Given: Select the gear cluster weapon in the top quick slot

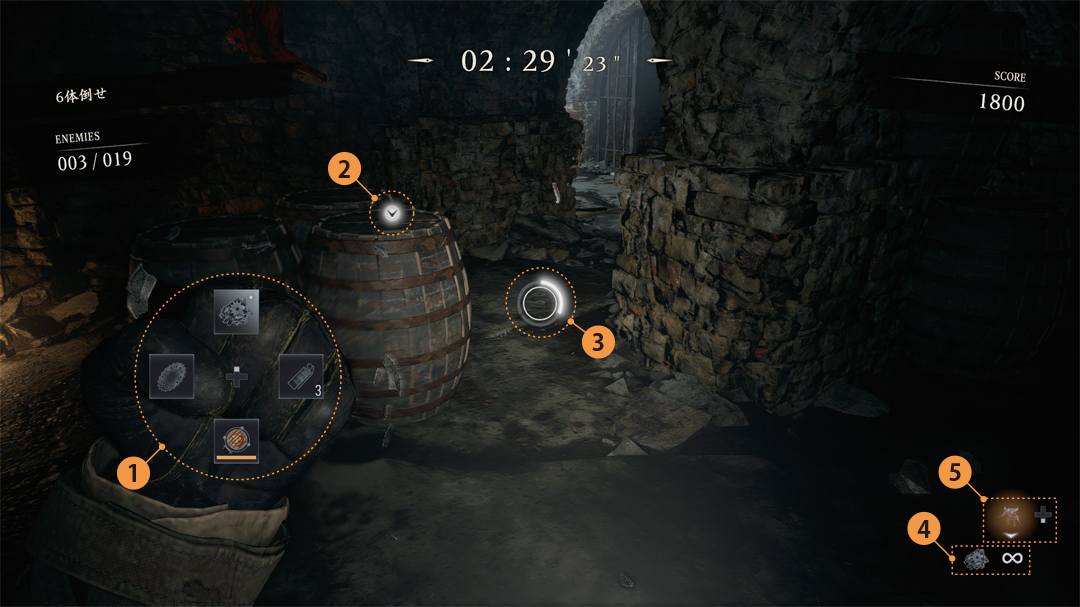Looking at the screenshot, I should pos(236,312).
